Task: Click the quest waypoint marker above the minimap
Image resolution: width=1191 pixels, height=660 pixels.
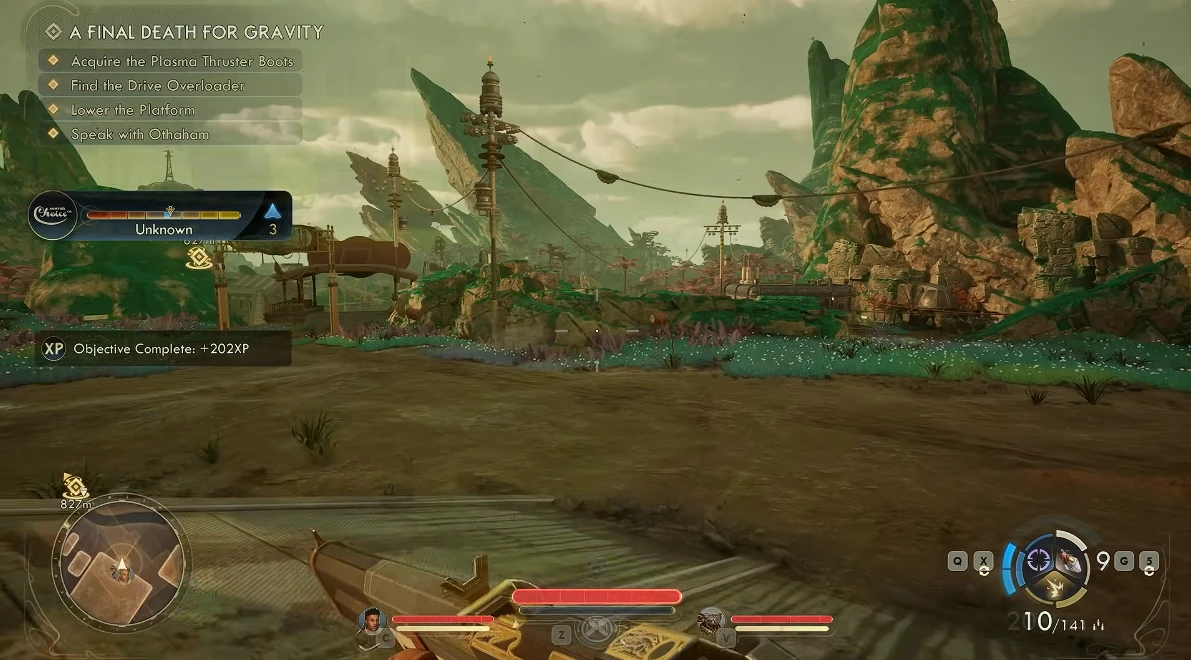Action: [75, 486]
